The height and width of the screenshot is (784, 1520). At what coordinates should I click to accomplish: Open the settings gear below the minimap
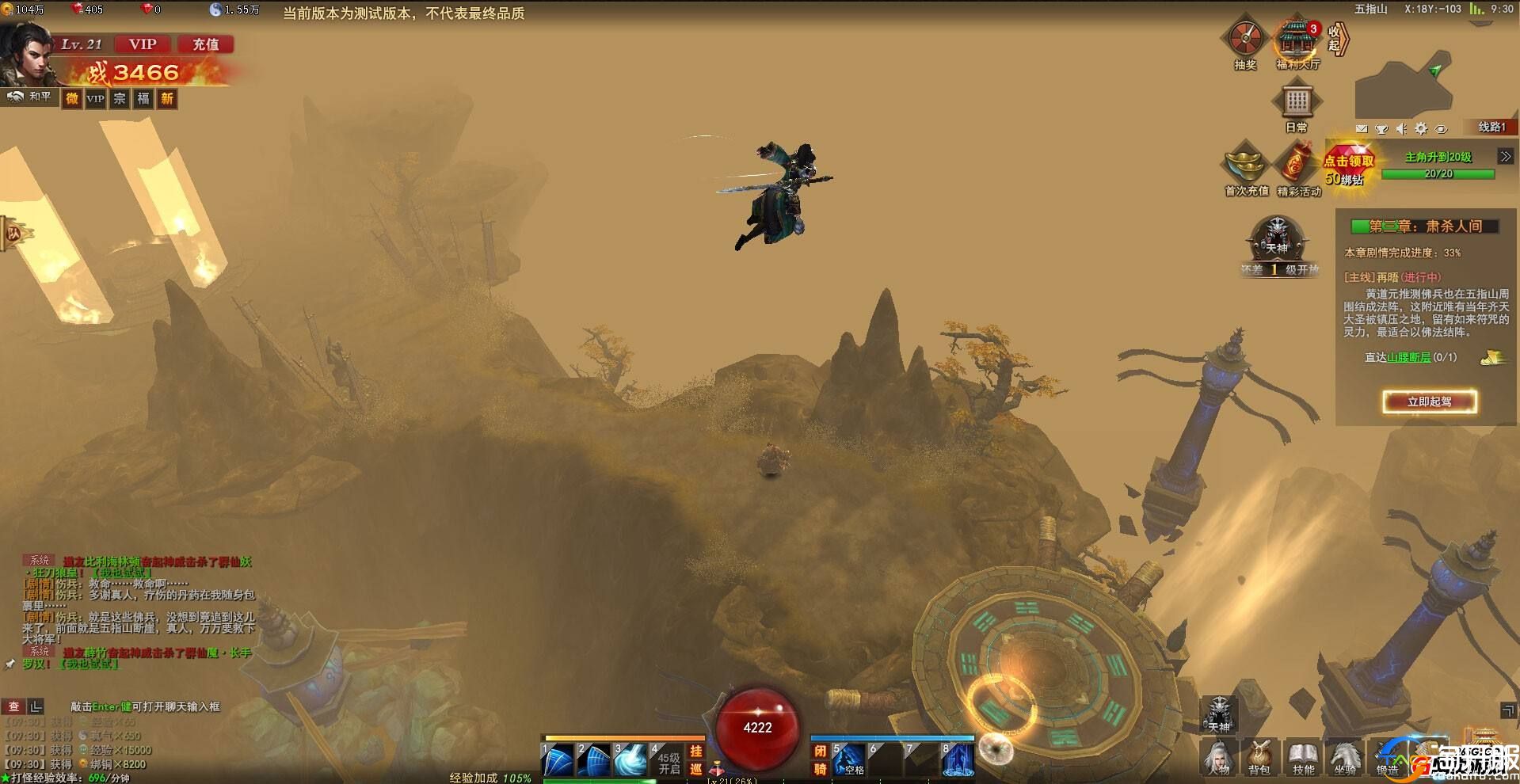[x=1421, y=128]
